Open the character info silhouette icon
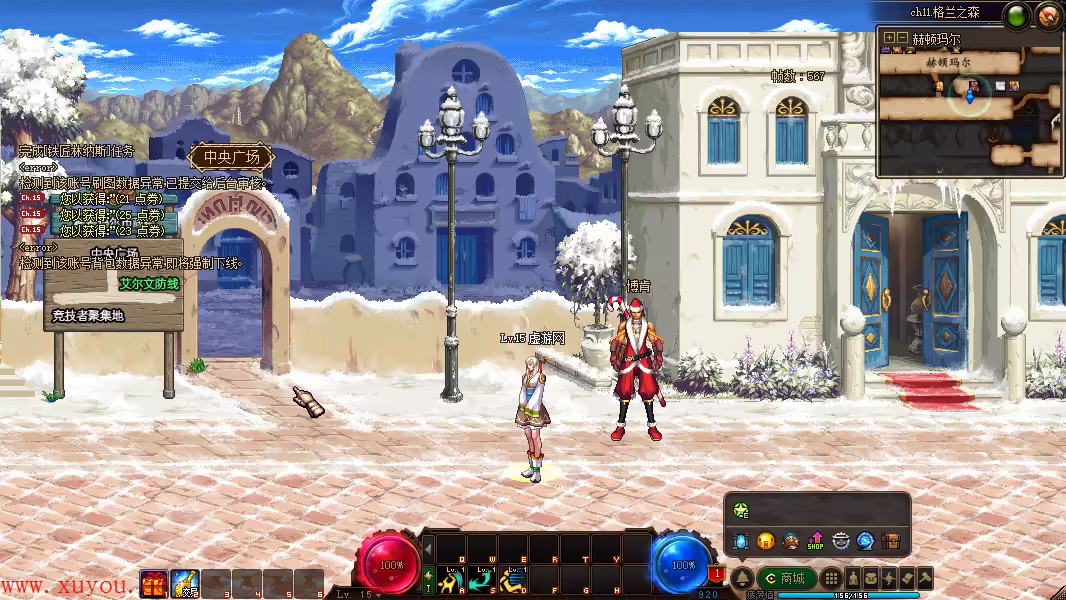Image resolution: width=1066 pixels, height=600 pixels. point(853,578)
